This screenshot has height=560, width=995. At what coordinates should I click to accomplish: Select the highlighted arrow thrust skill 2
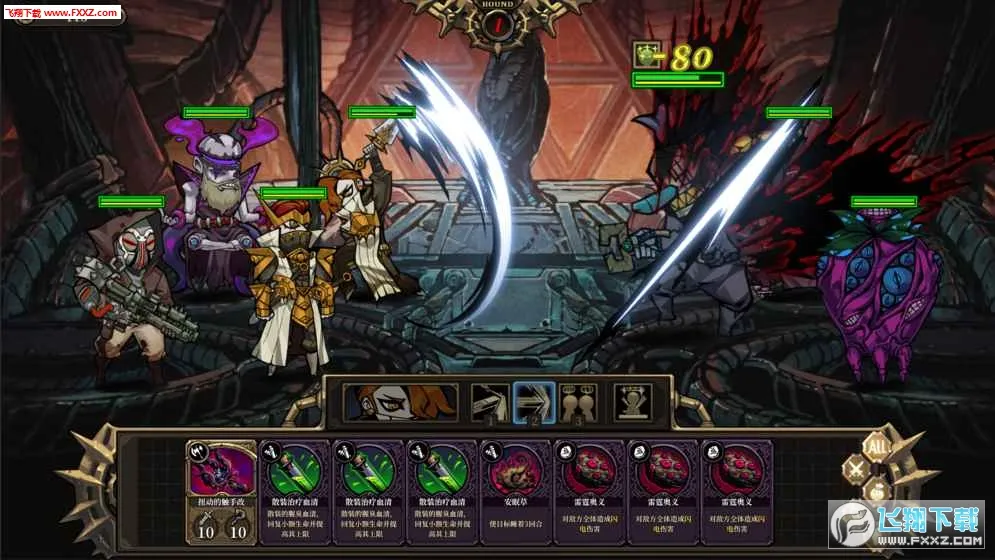pos(533,402)
